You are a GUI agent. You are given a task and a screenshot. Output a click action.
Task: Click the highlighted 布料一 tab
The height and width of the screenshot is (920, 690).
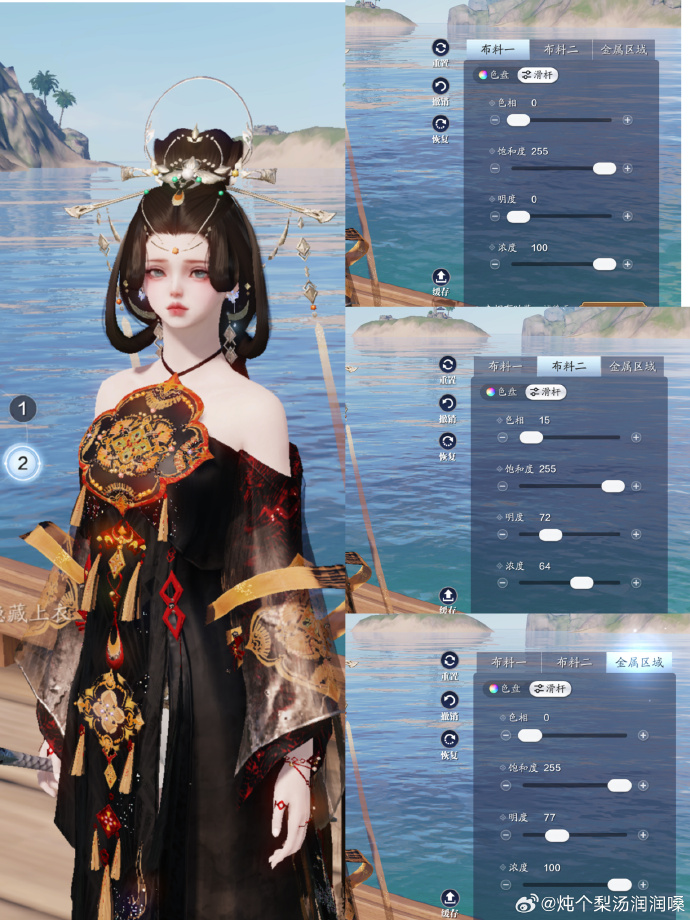coord(491,48)
